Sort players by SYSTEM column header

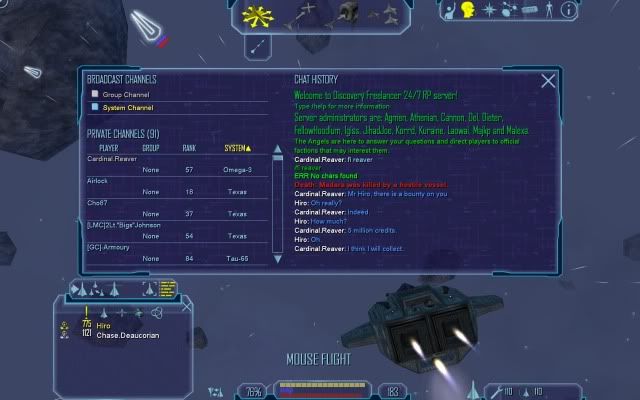point(238,148)
